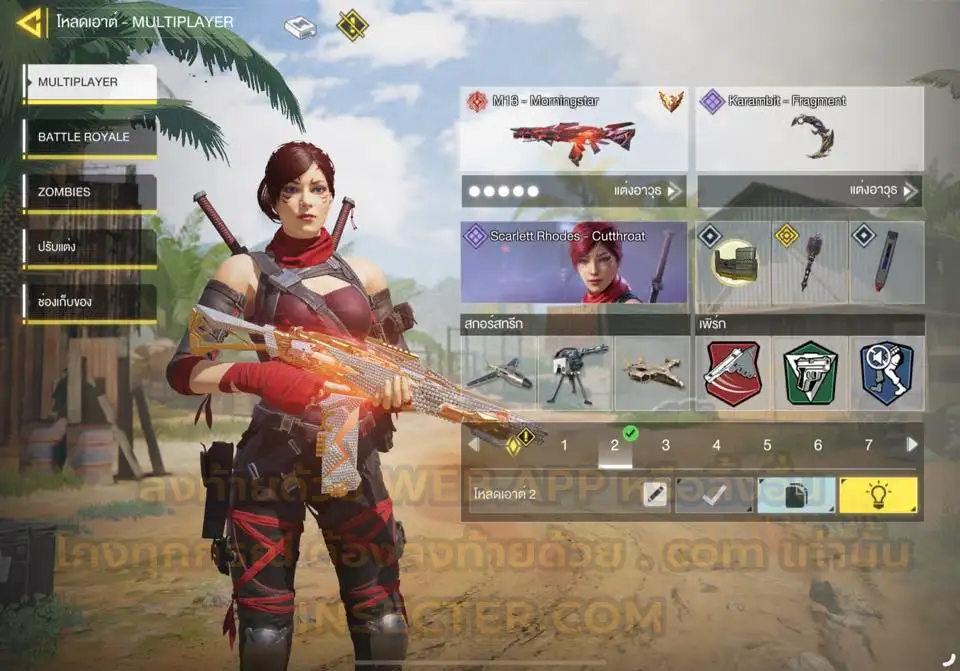The image size is (960, 671).
Task: Click the yellow lightbulb button
Action: 878,495
